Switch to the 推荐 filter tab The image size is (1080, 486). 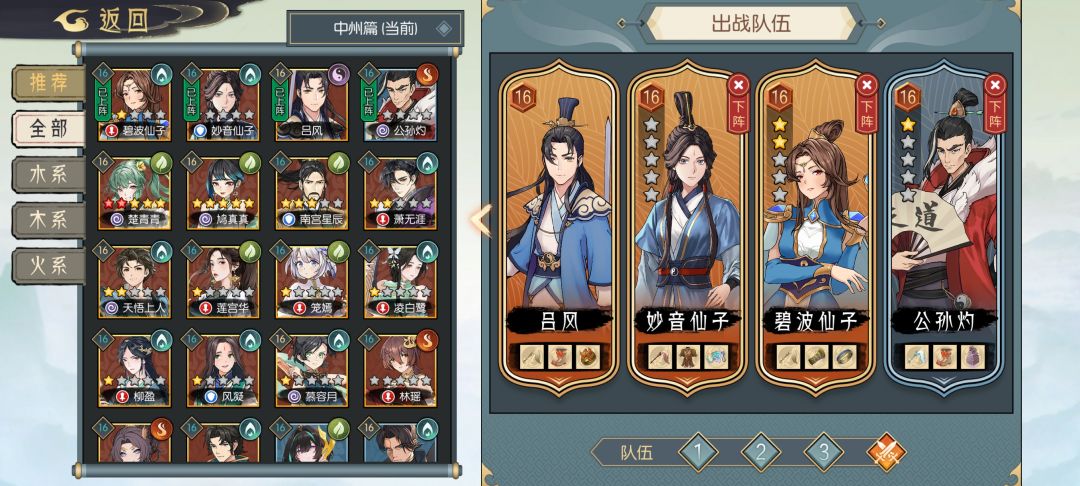point(48,83)
